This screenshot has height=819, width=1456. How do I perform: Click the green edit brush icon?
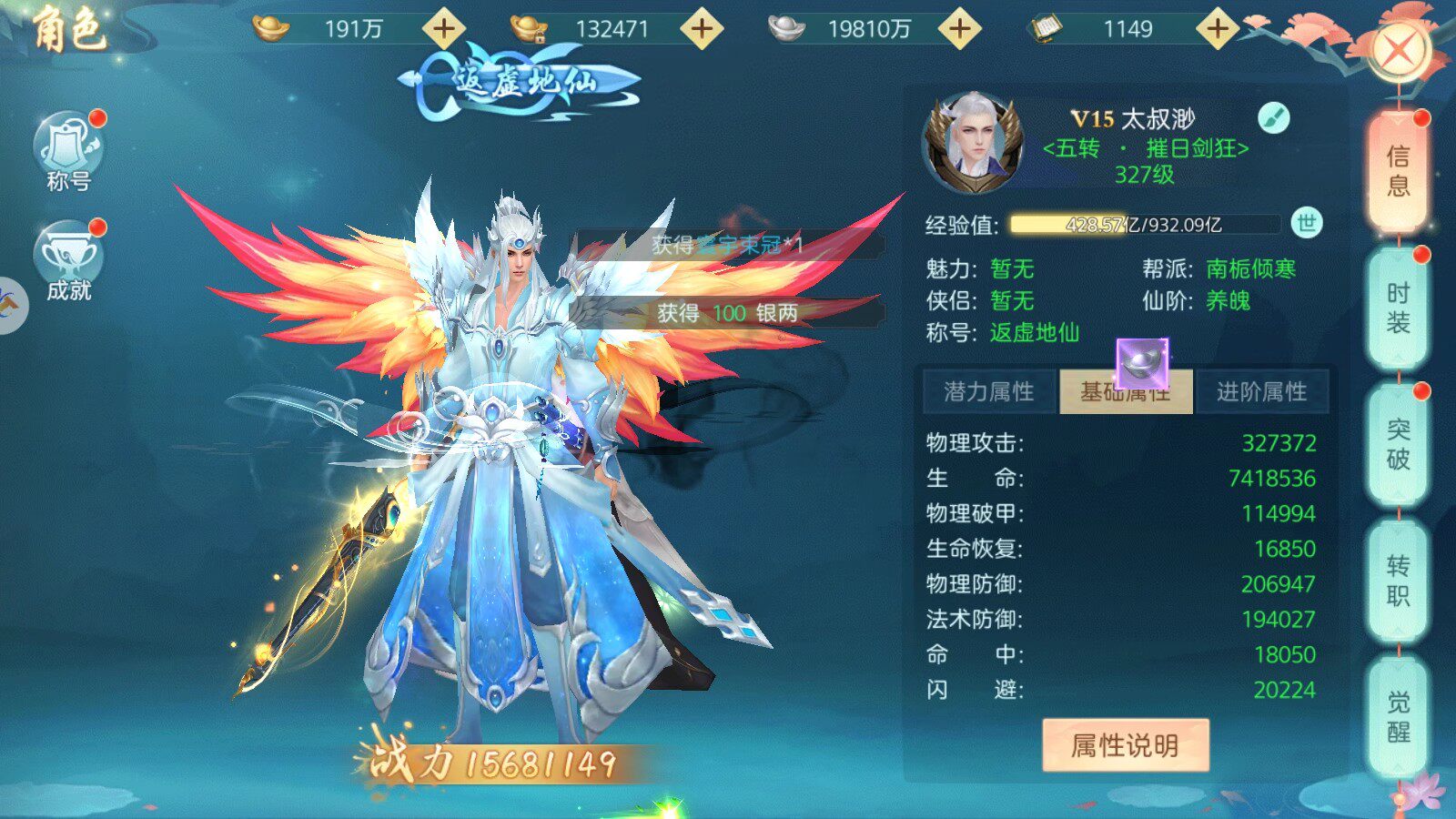click(x=1274, y=117)
